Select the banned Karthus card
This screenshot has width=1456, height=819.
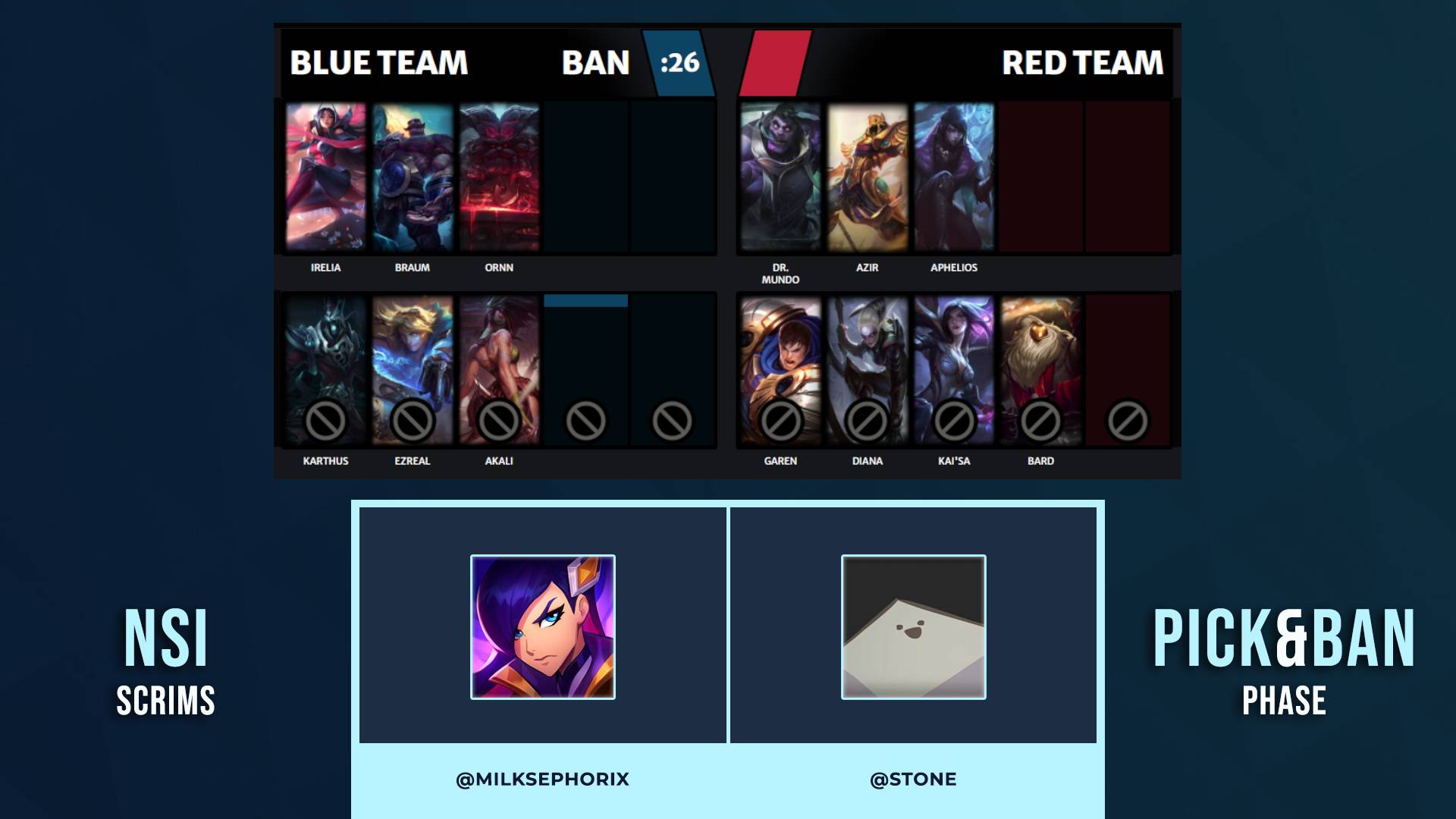(325, 370)
